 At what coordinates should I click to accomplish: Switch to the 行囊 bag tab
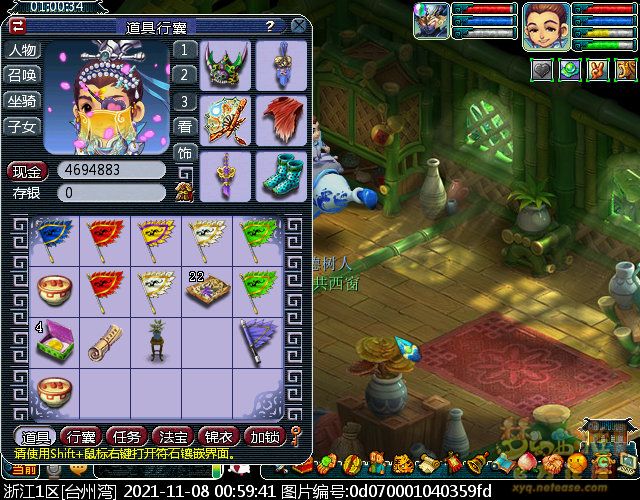pyautogui.click(x=80, y=436)
